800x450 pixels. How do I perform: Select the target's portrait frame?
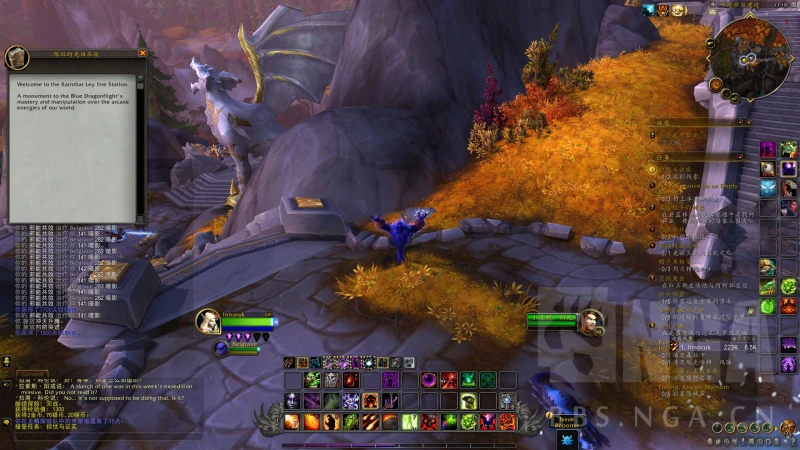click(x=590, y=322)
